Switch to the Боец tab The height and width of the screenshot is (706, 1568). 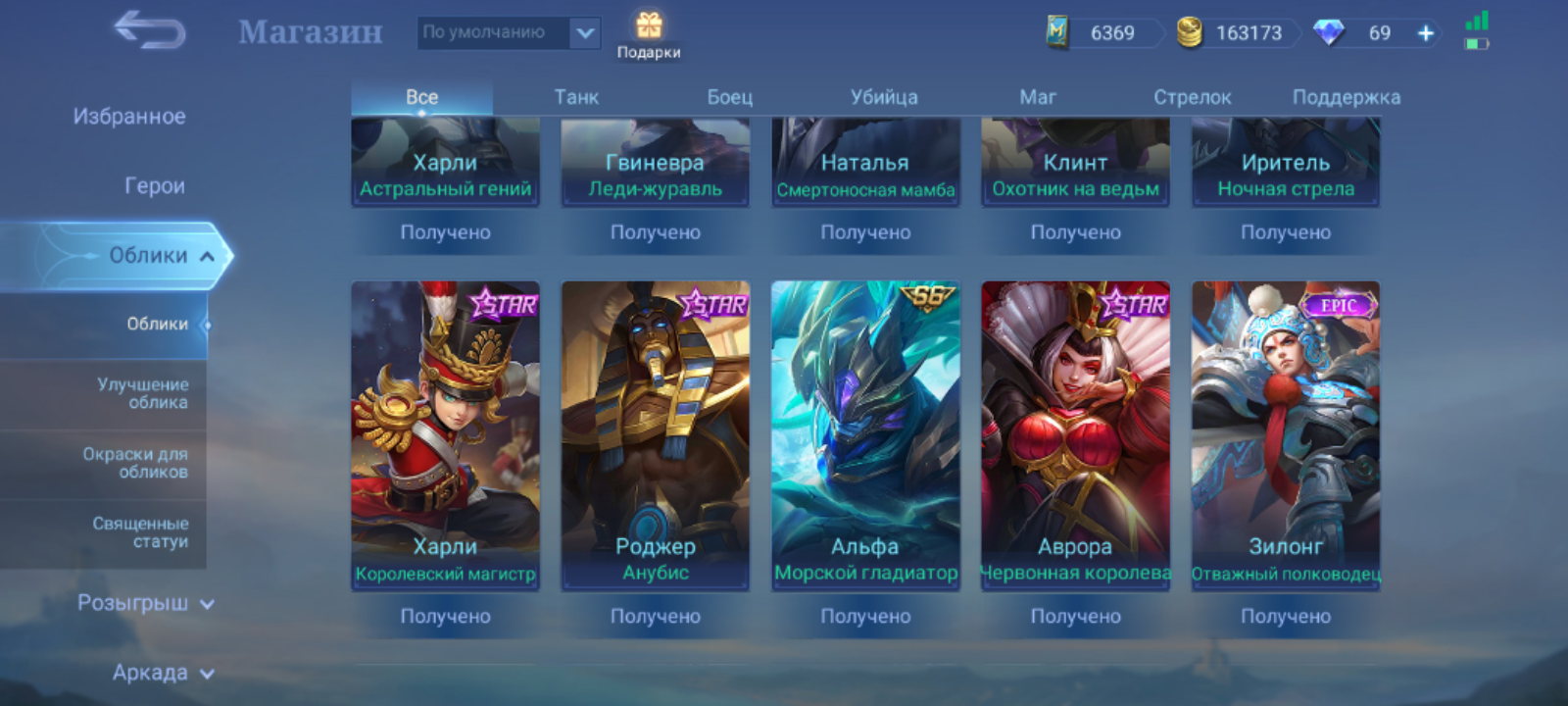pyautogui.click(x=730, y=97)
